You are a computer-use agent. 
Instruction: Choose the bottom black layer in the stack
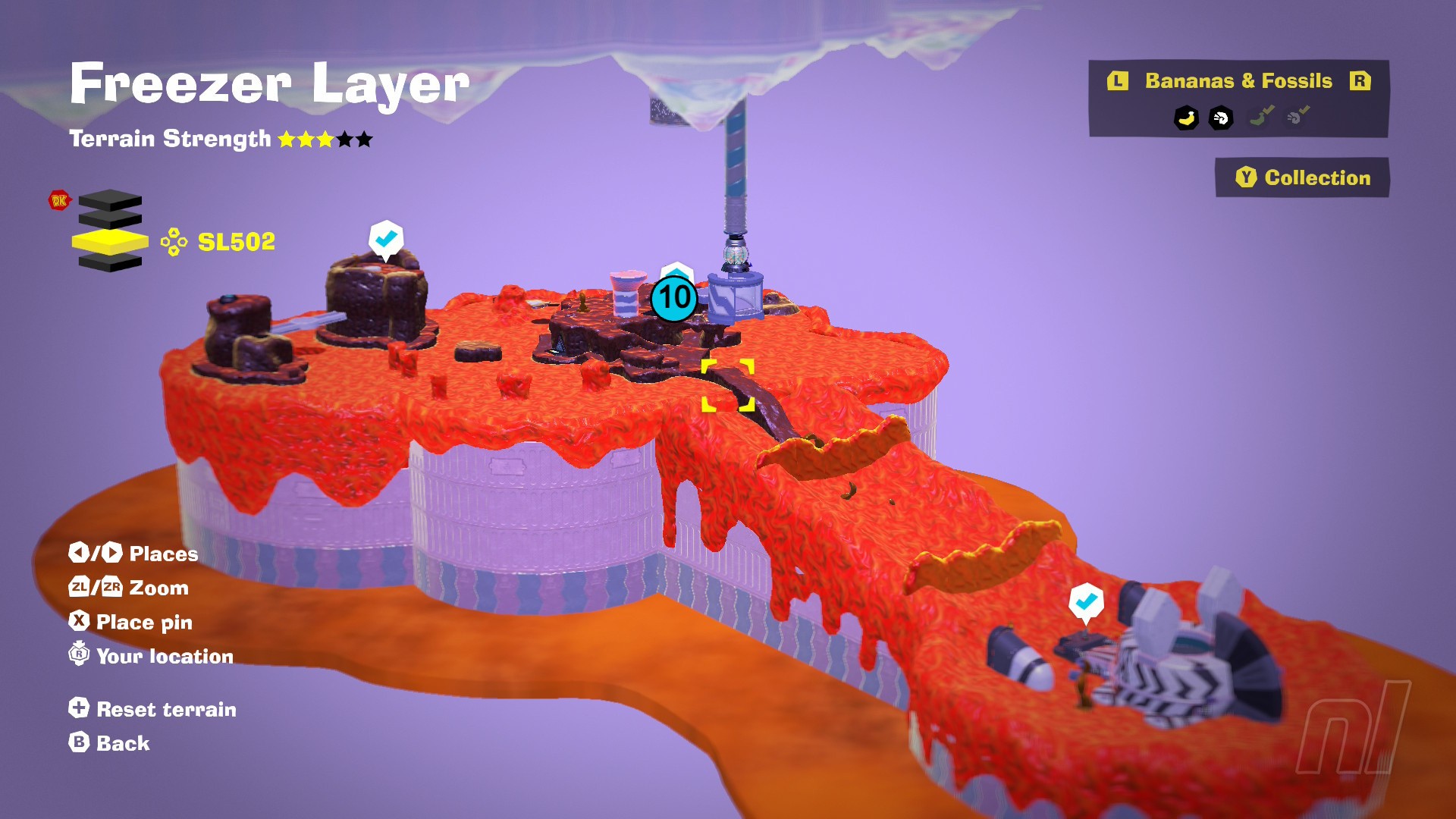click(x=110, y=263)
